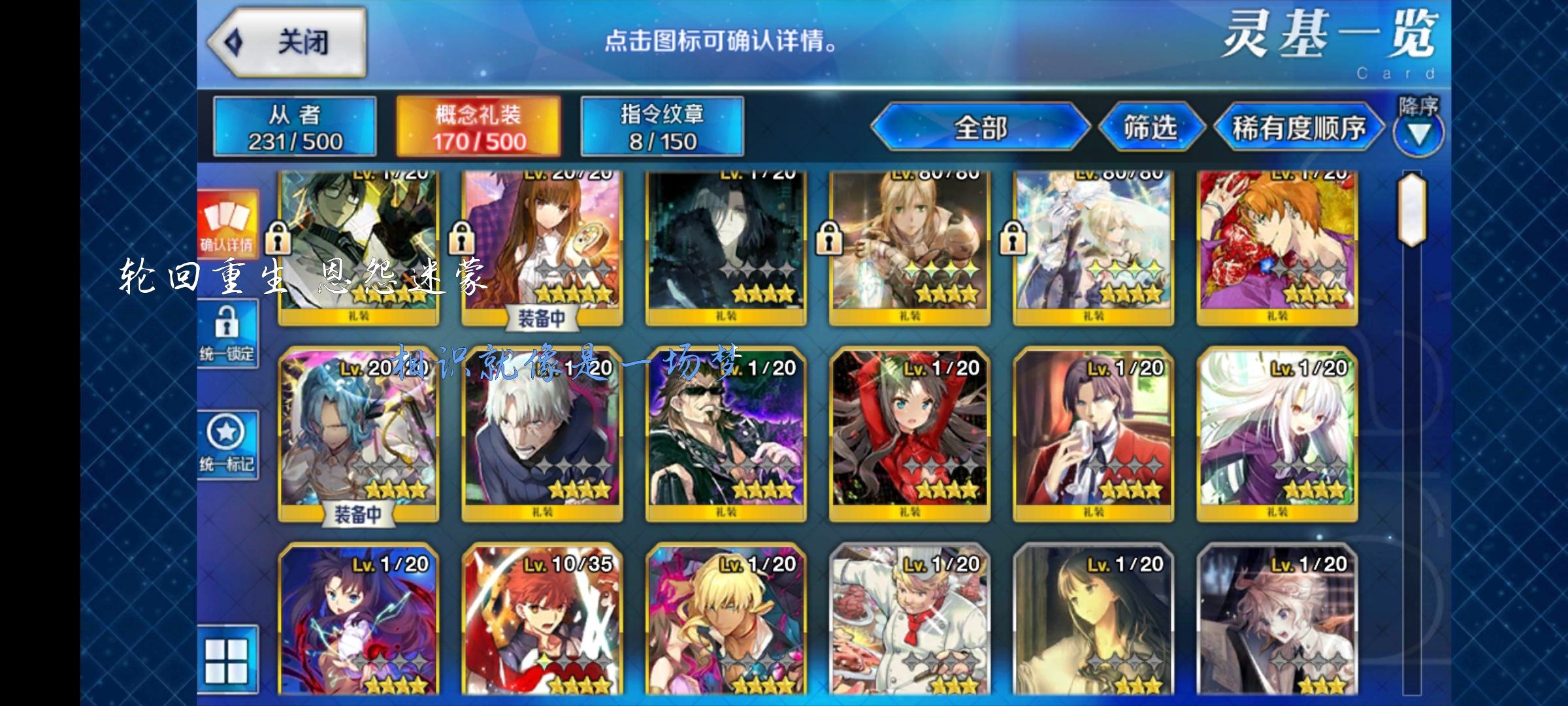Change the grid layout view icon

pos(227,660)
